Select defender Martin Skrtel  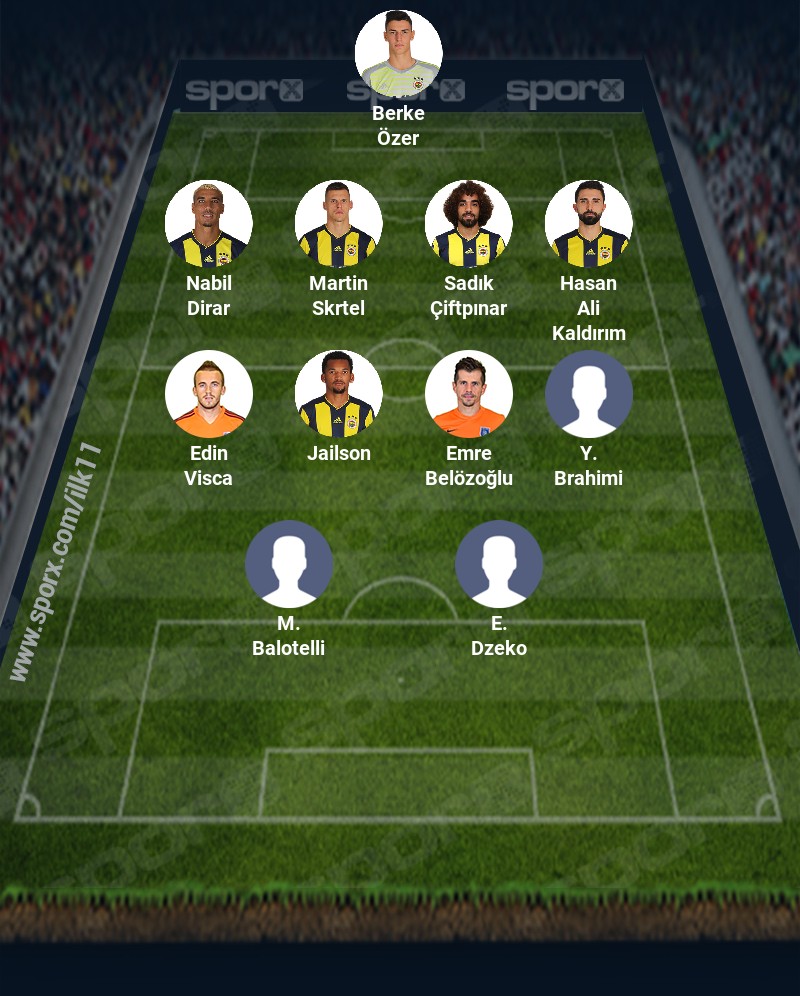[338, 224]
